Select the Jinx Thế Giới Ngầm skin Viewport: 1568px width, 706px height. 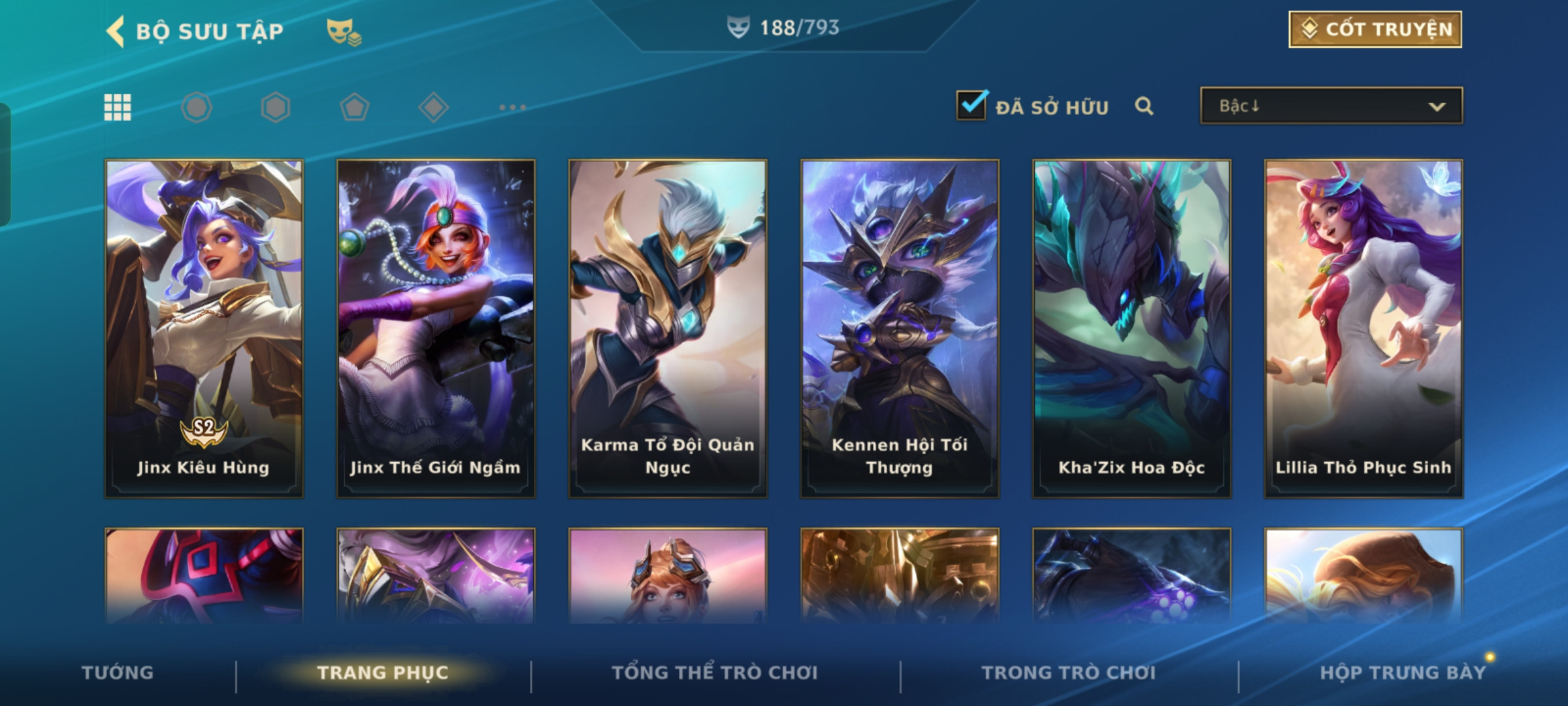(436, 328)
